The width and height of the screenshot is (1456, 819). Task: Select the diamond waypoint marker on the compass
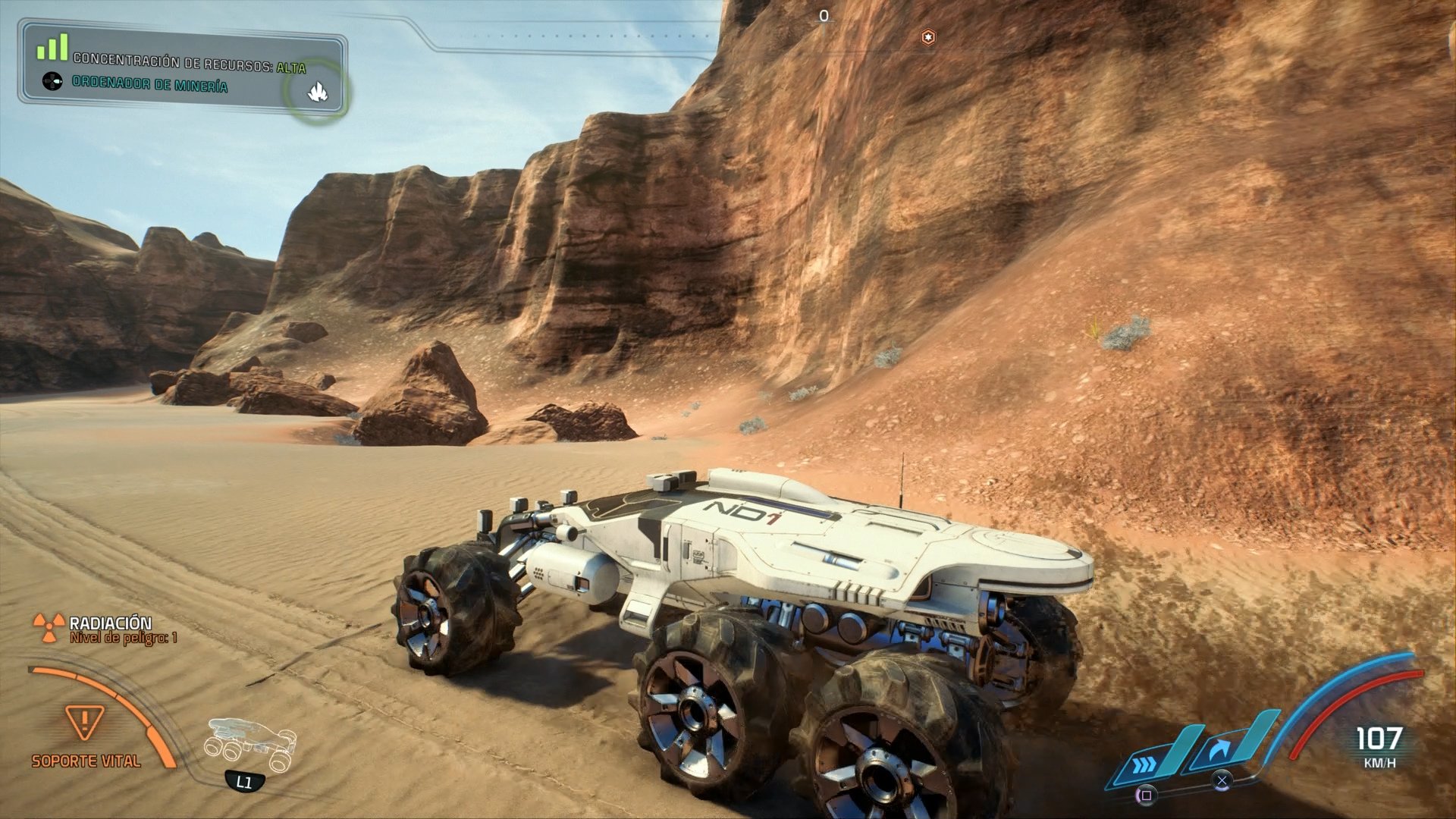[928, 35]
